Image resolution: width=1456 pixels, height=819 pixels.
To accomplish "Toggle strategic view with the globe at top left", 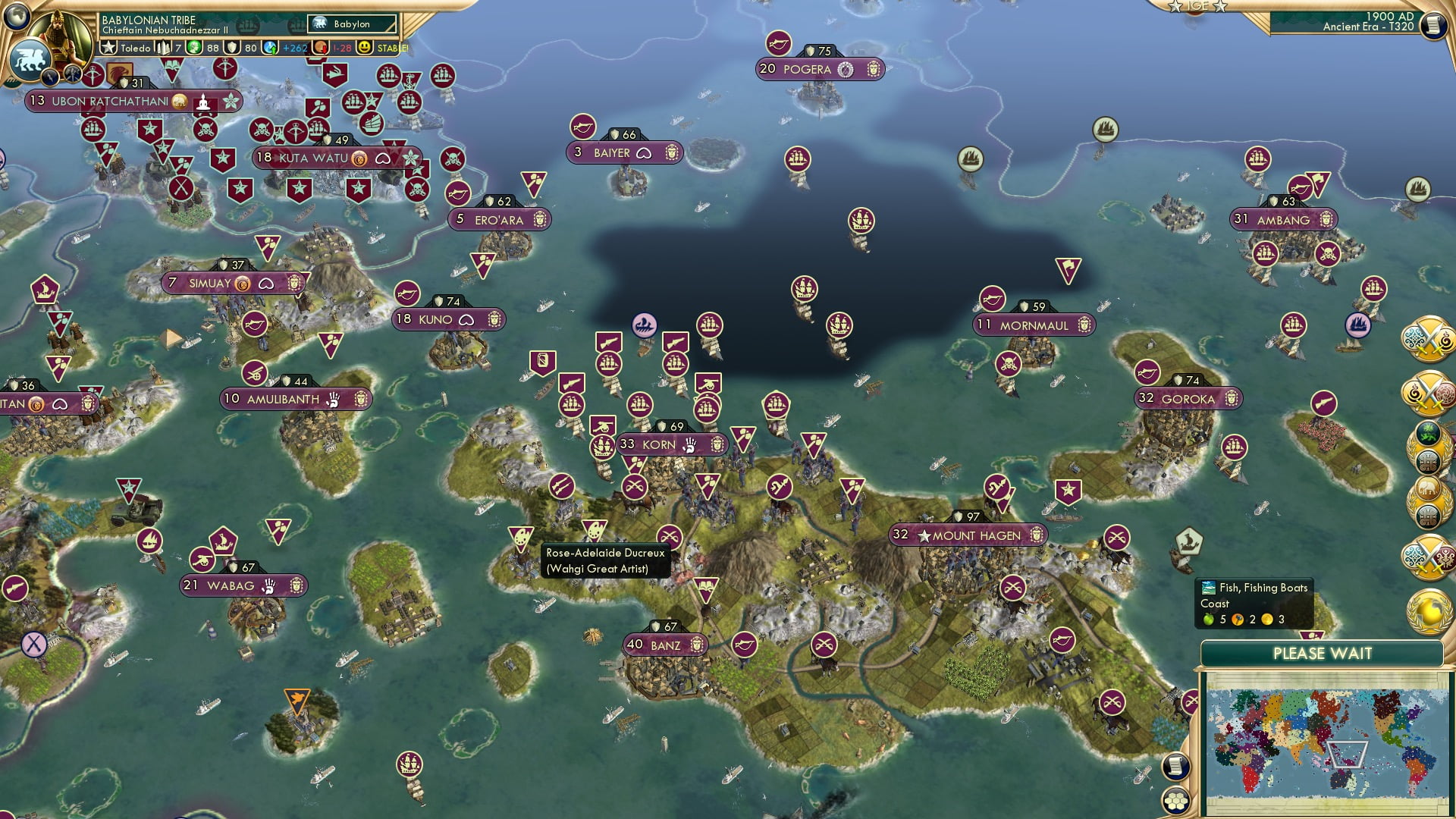I will [15, 18].
